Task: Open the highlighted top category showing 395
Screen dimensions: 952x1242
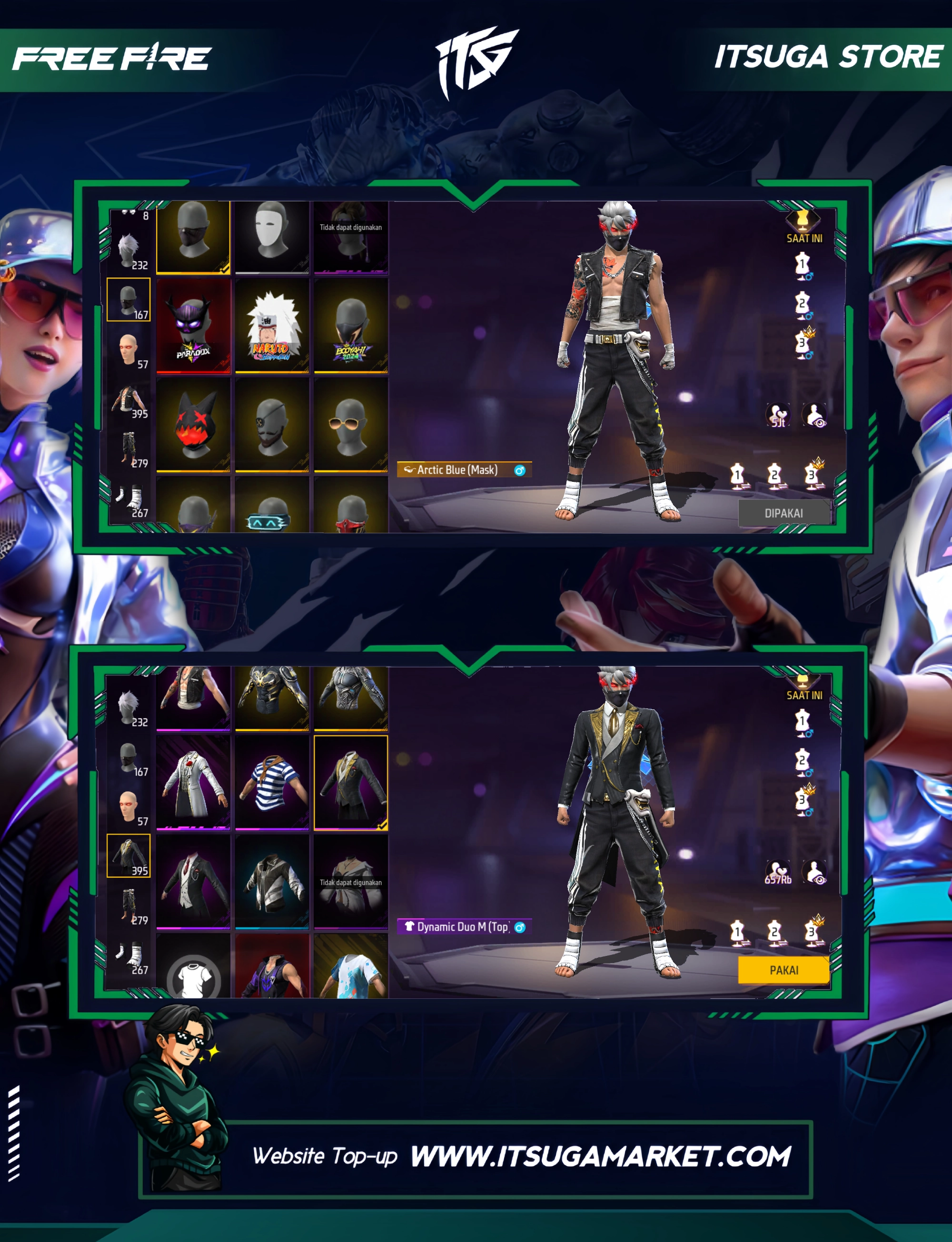Action: (129, 855)
